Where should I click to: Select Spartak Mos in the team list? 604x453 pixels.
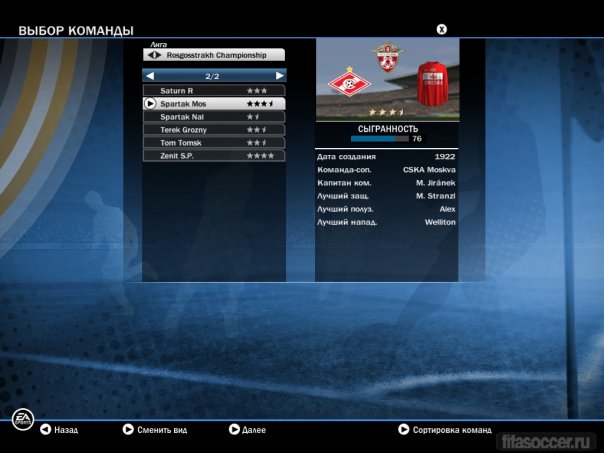pyautogui.click(x=214, y=104)
